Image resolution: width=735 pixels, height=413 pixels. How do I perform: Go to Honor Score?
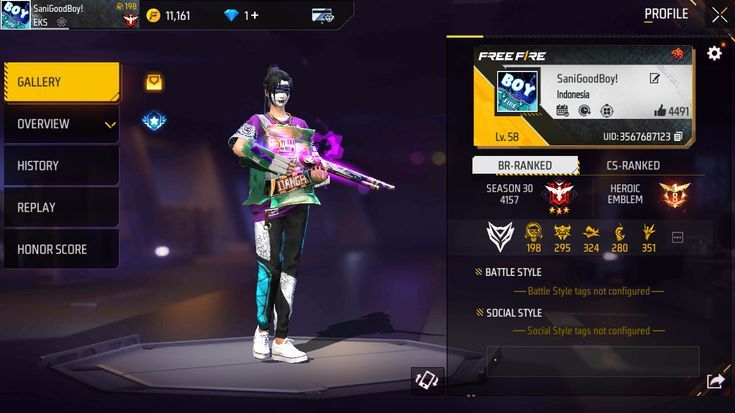tap(62, 250)
